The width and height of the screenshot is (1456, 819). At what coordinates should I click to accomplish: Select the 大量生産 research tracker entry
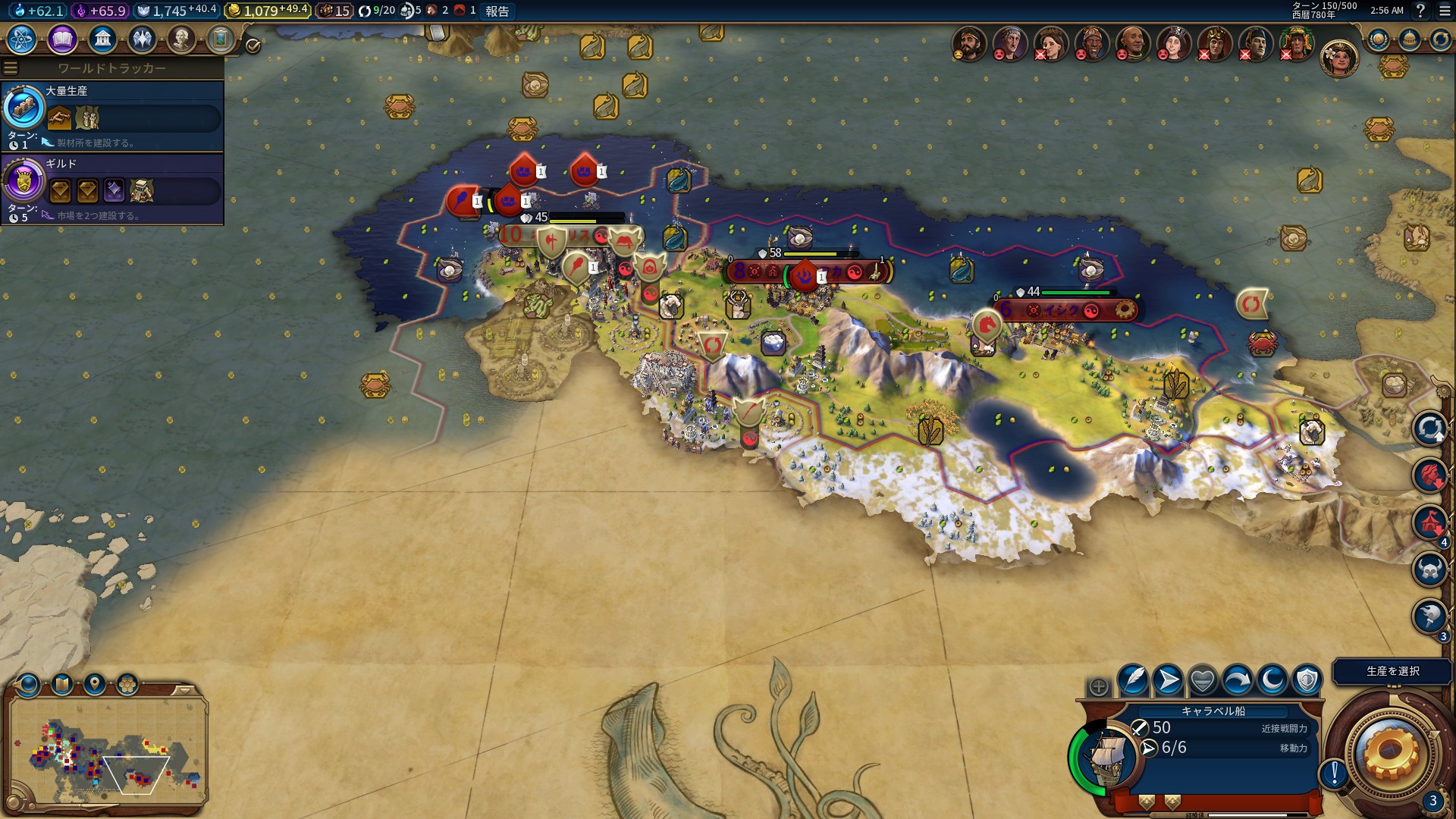(x=112, y=116)
